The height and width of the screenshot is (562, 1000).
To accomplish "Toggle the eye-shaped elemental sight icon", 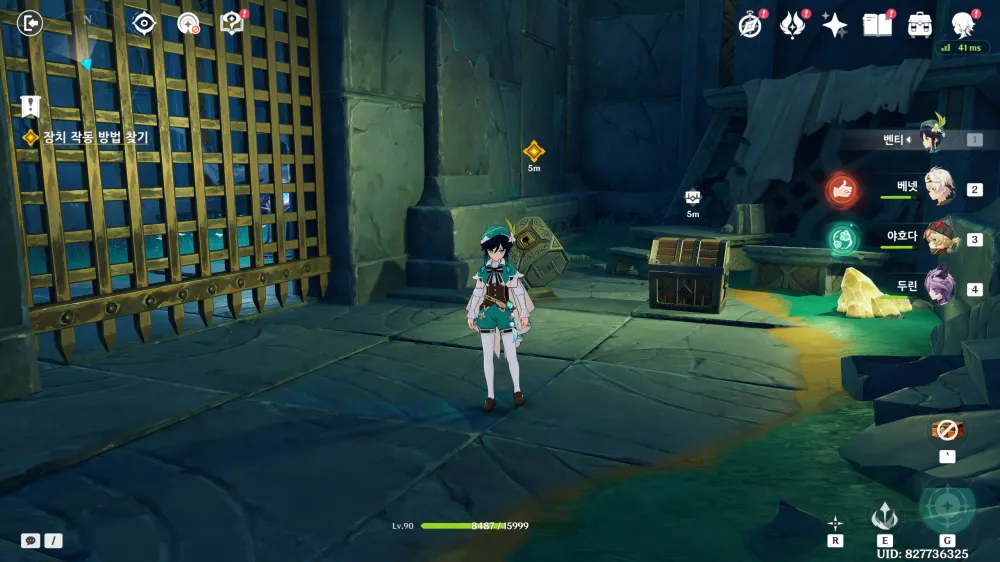I will (144, 22).
